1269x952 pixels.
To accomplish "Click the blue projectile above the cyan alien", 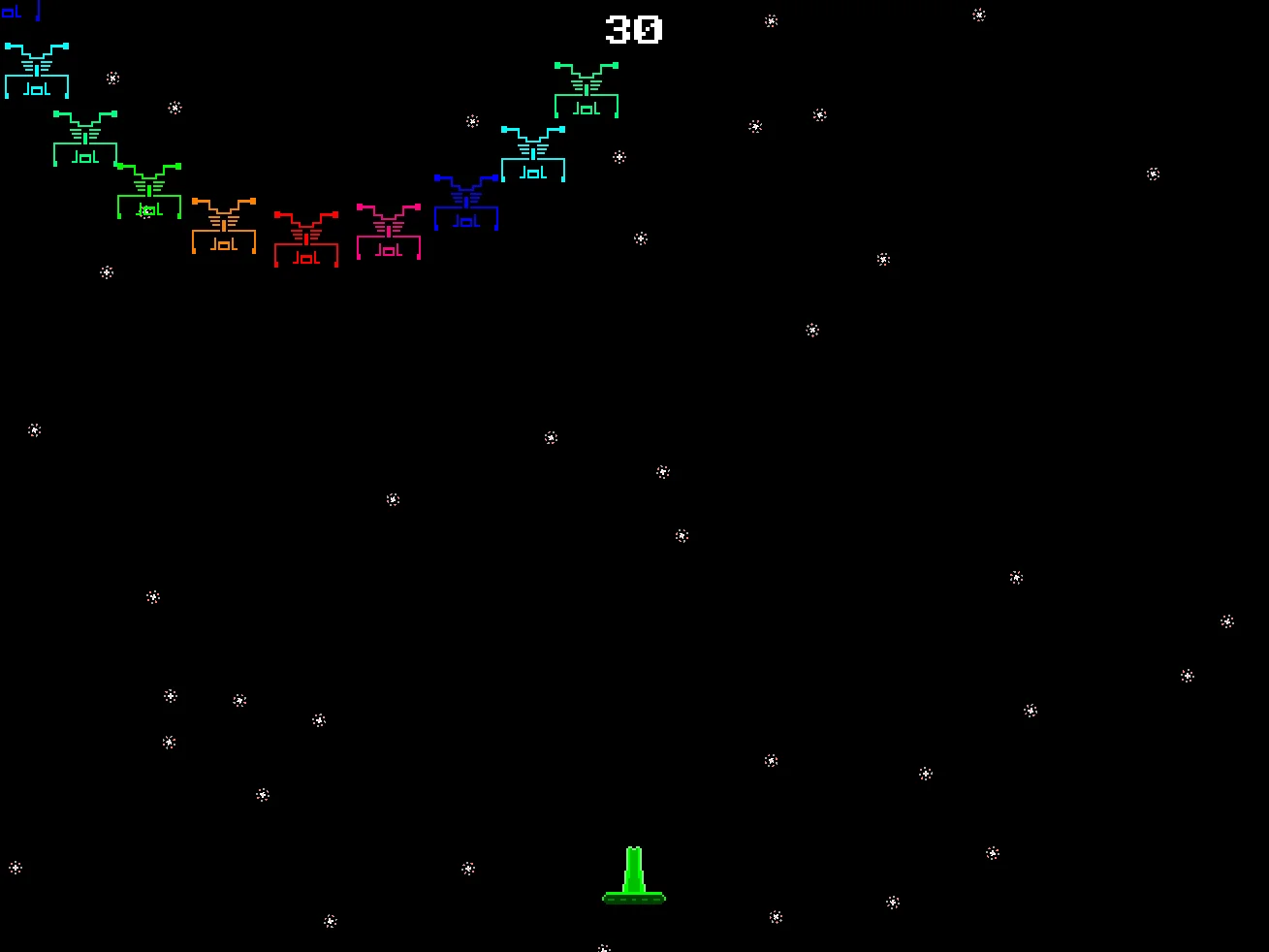I will tap(38, 10).
